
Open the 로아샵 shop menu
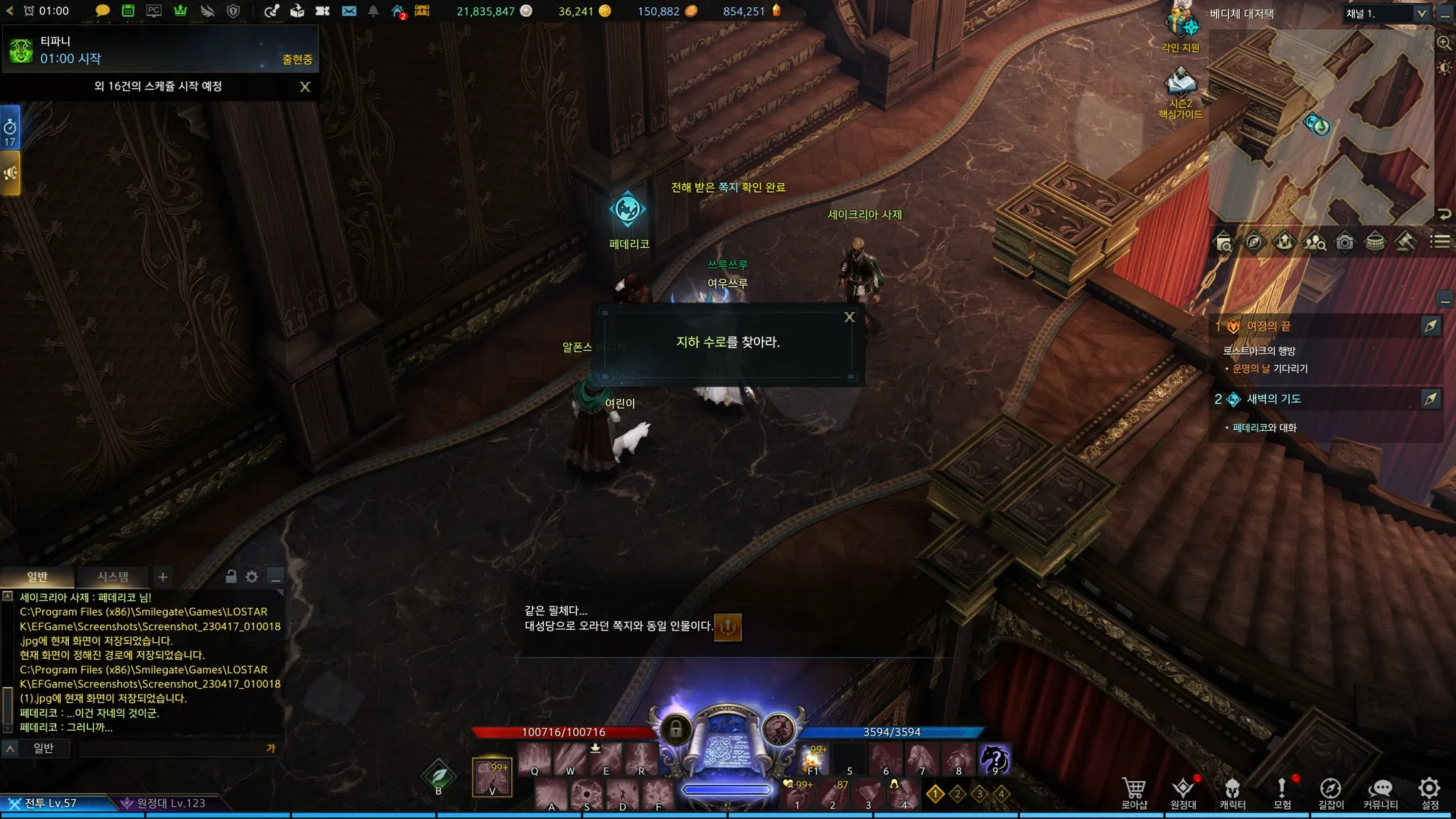pyautogui.click(x=1134, y=793)
